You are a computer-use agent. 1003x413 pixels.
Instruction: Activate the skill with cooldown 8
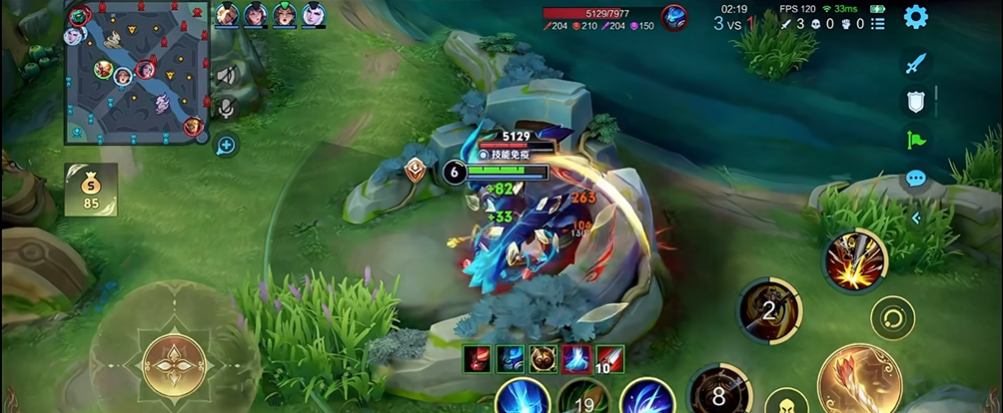tap(718, 393)
